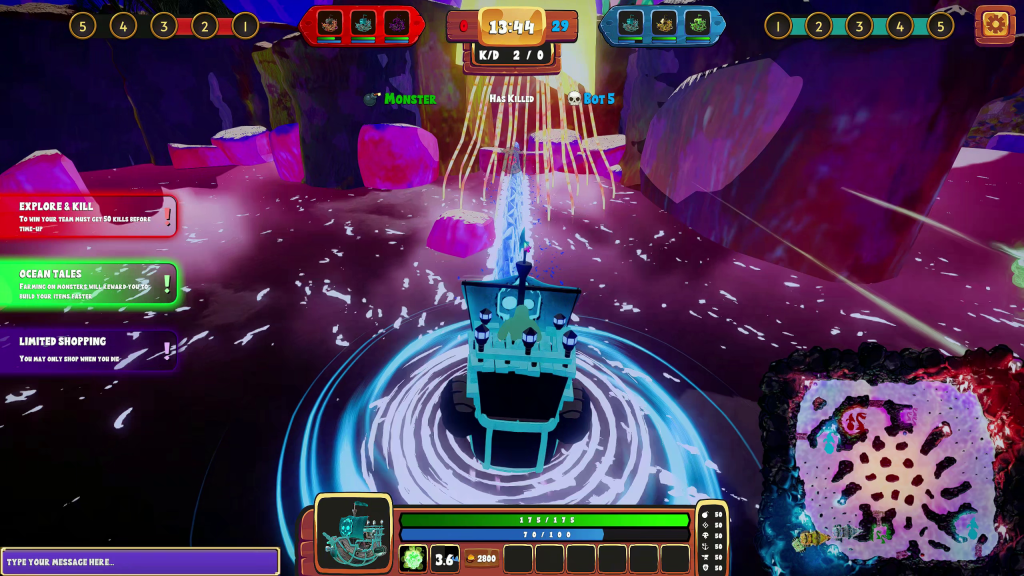
Task: Activate the green glowing ability icon
Action: pos(413,558)
